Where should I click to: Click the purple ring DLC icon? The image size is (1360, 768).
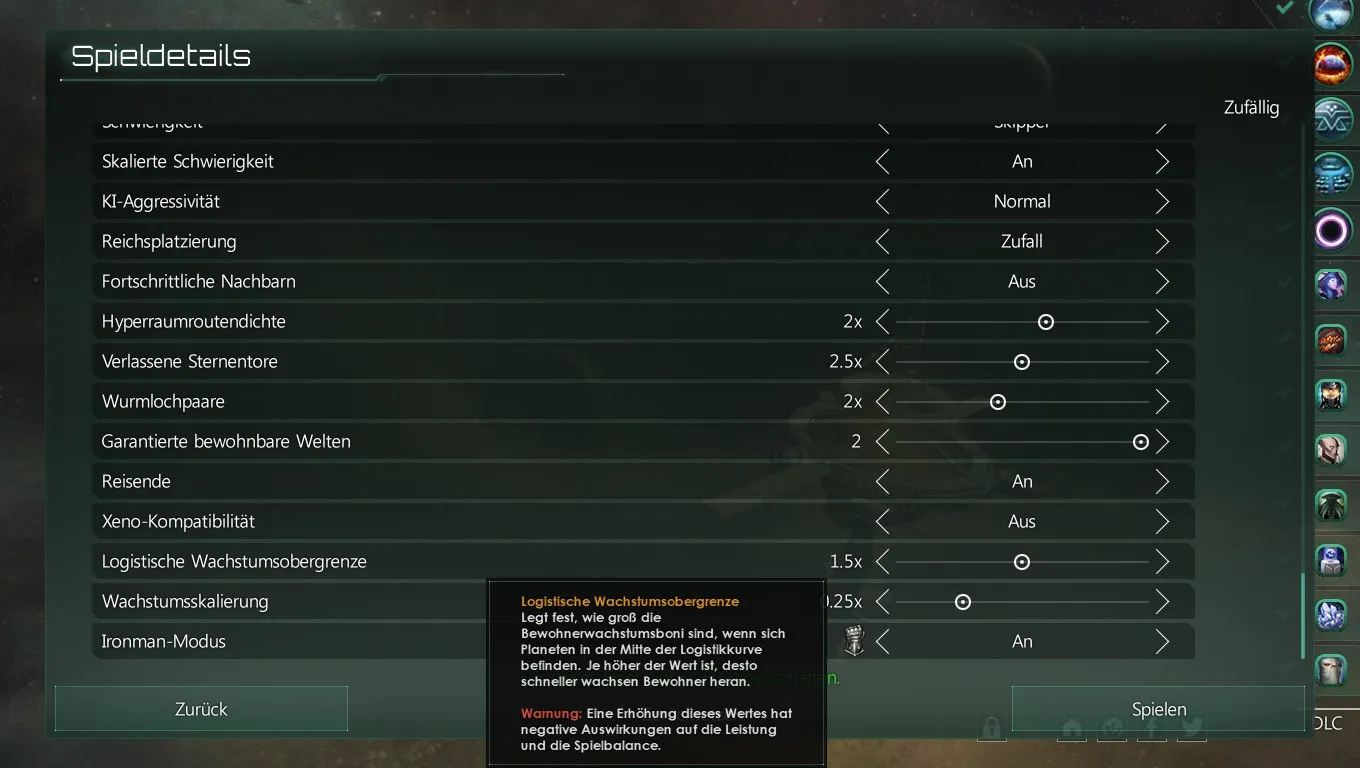(1332, 231)
